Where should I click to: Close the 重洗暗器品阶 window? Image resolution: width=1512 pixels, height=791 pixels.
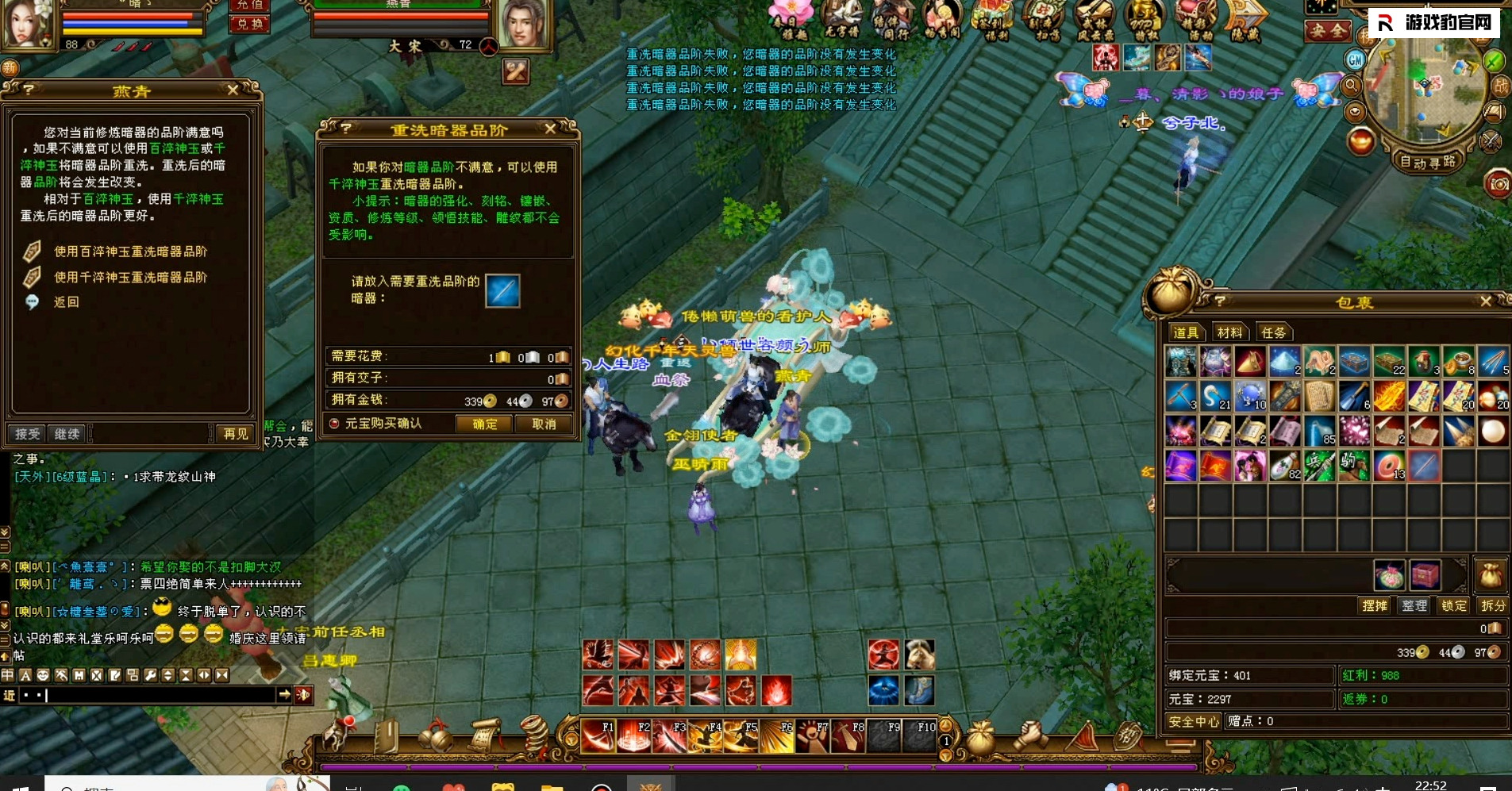[550, 129]
